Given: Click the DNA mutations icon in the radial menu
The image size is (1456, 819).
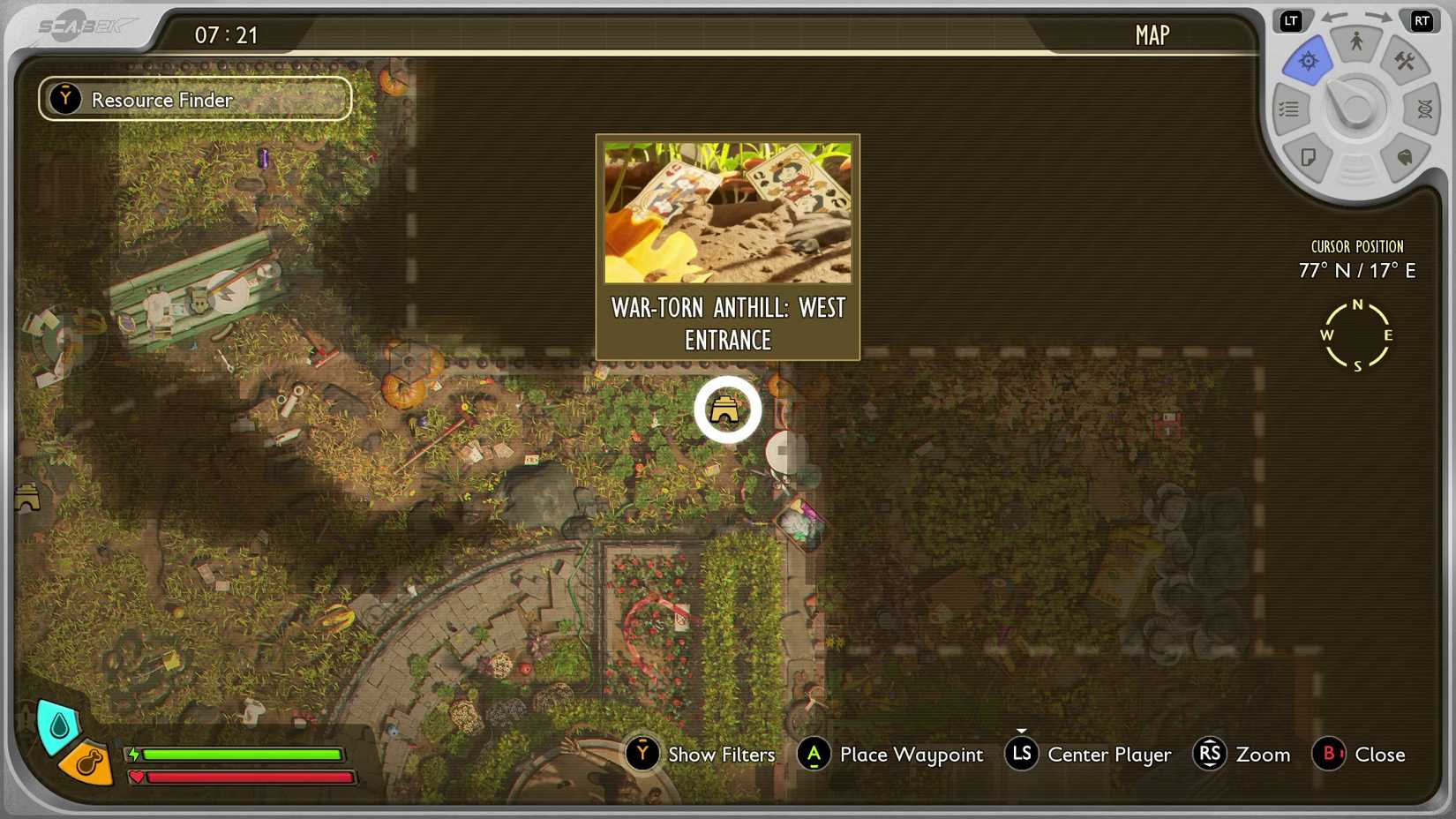Looking at the screenshot, I should [1423, 109].
